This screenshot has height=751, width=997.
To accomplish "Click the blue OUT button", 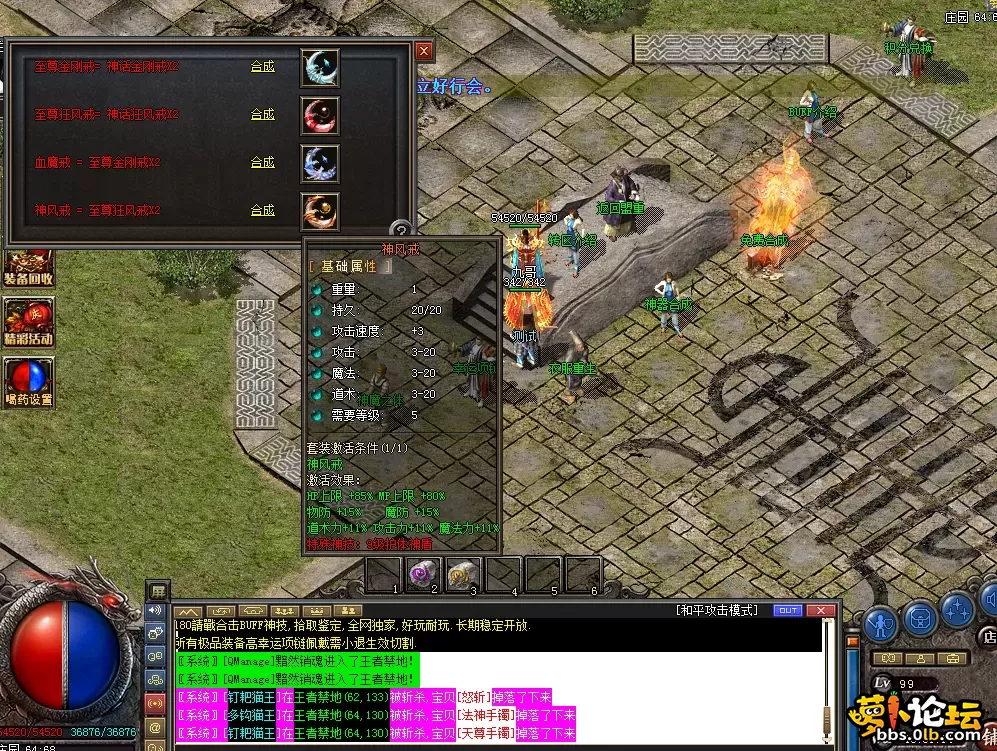I will [789, 610].
